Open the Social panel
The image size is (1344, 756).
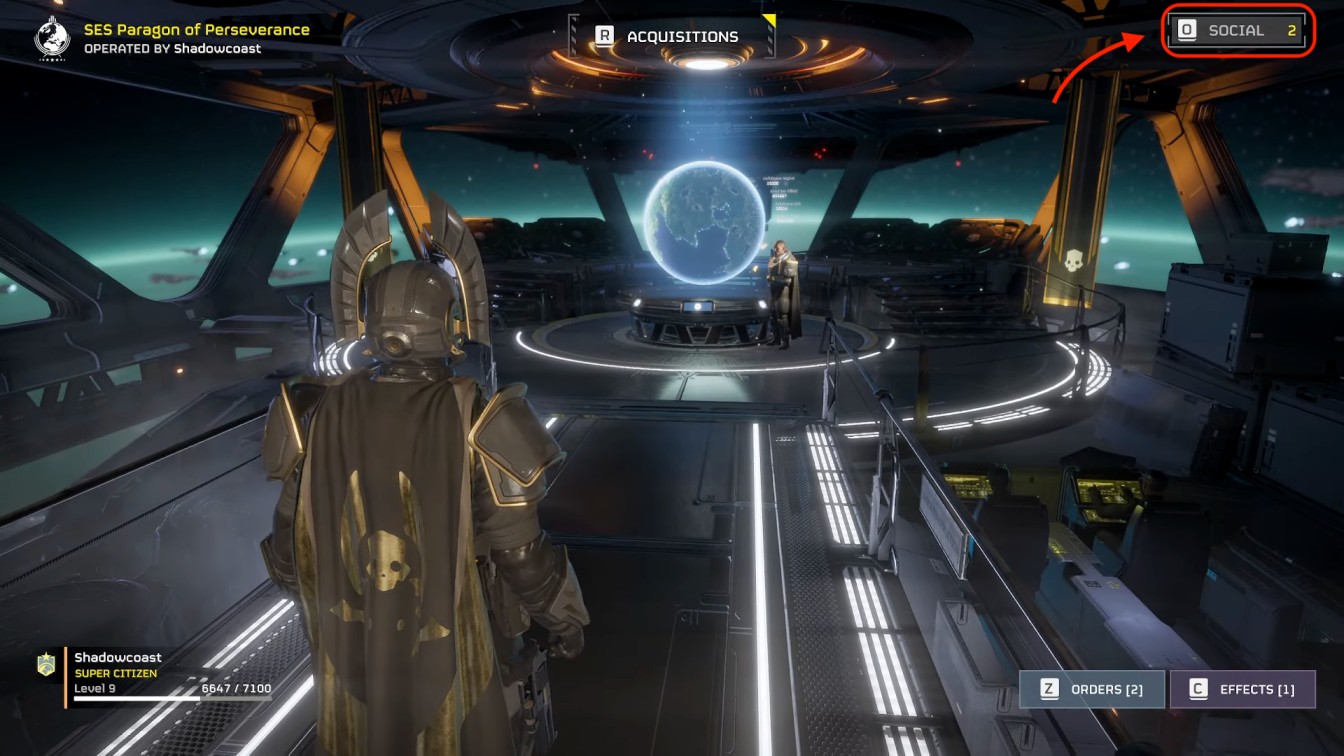1238,31
